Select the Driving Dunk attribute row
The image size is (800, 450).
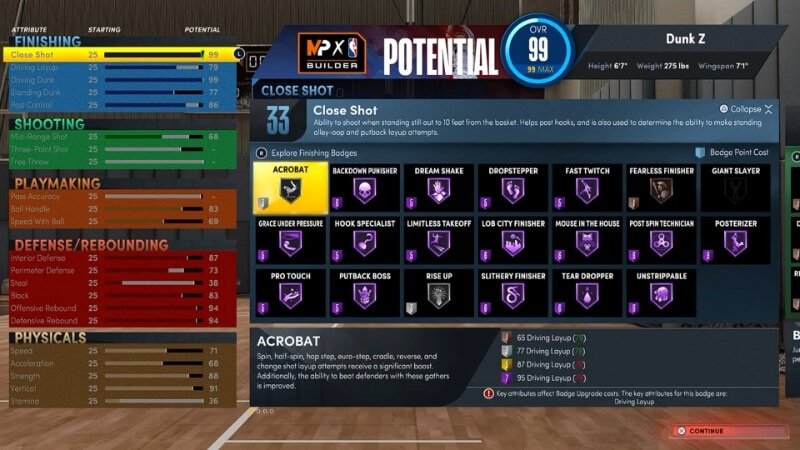coord(120,79)
